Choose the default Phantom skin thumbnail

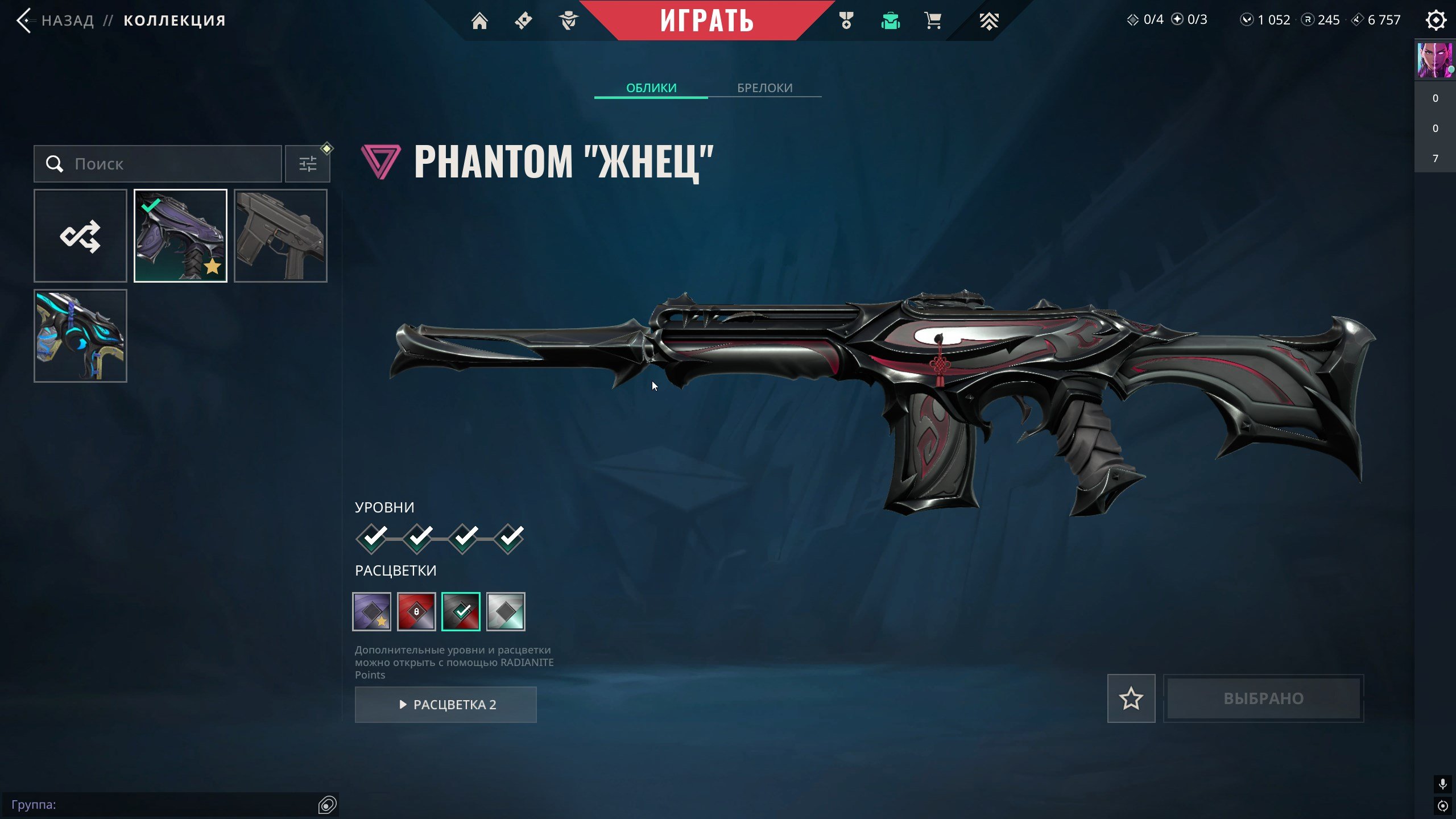[x=280, y=235]
